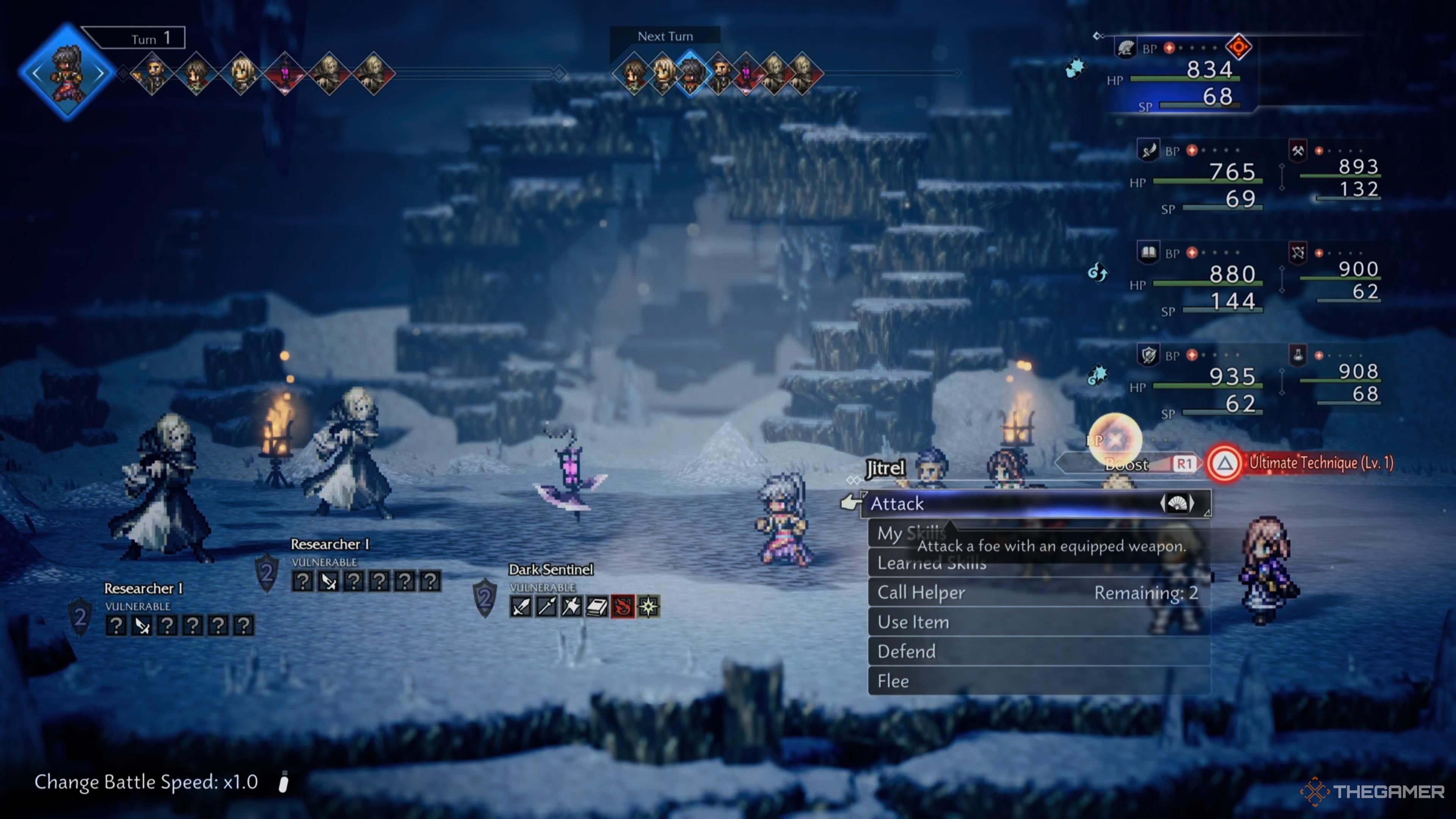Click the Boost option
The image size is (1456, 819).
pos(1127,464)
